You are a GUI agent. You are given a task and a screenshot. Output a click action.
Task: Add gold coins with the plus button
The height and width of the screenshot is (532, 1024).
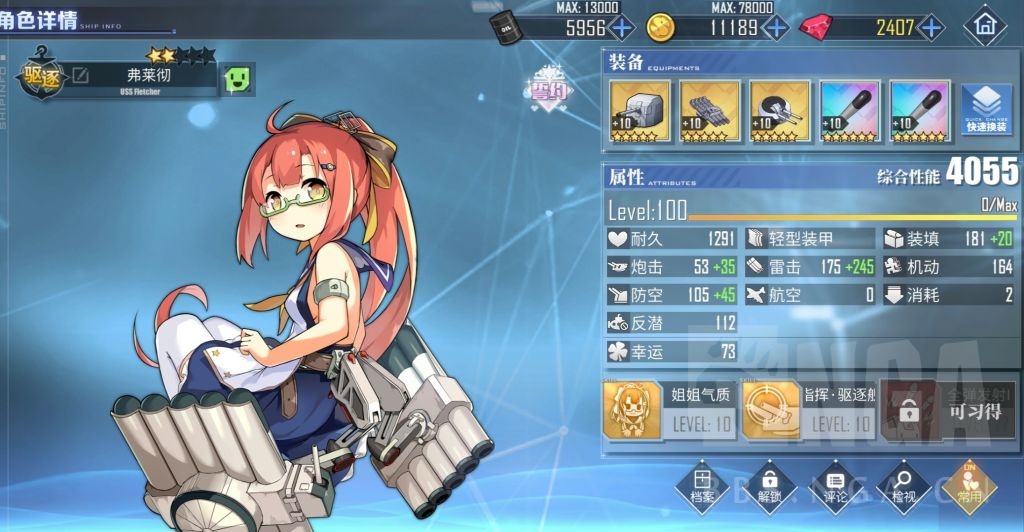tap(774, 27)
